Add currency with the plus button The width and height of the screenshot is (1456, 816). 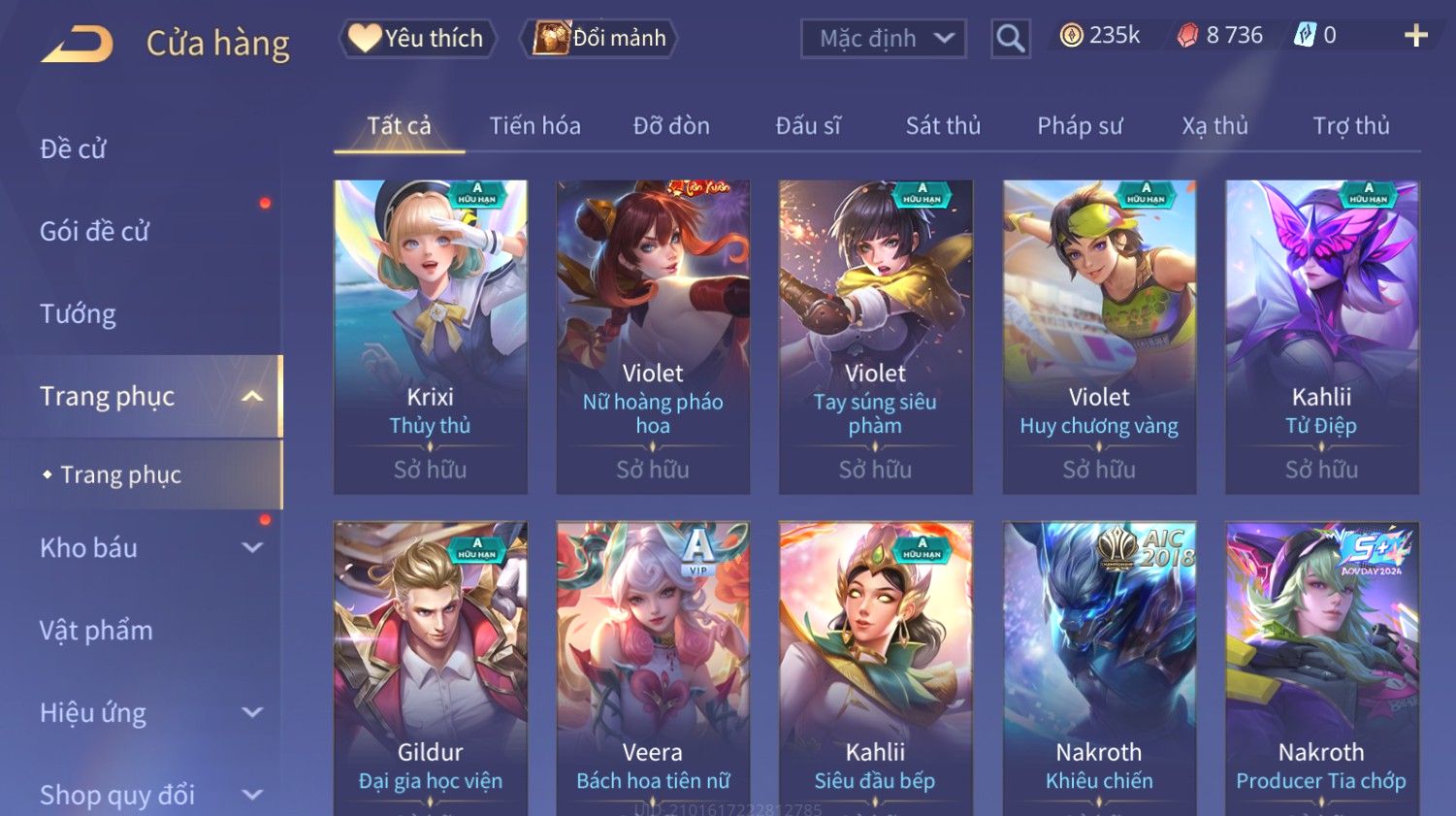click(1415, 36)
